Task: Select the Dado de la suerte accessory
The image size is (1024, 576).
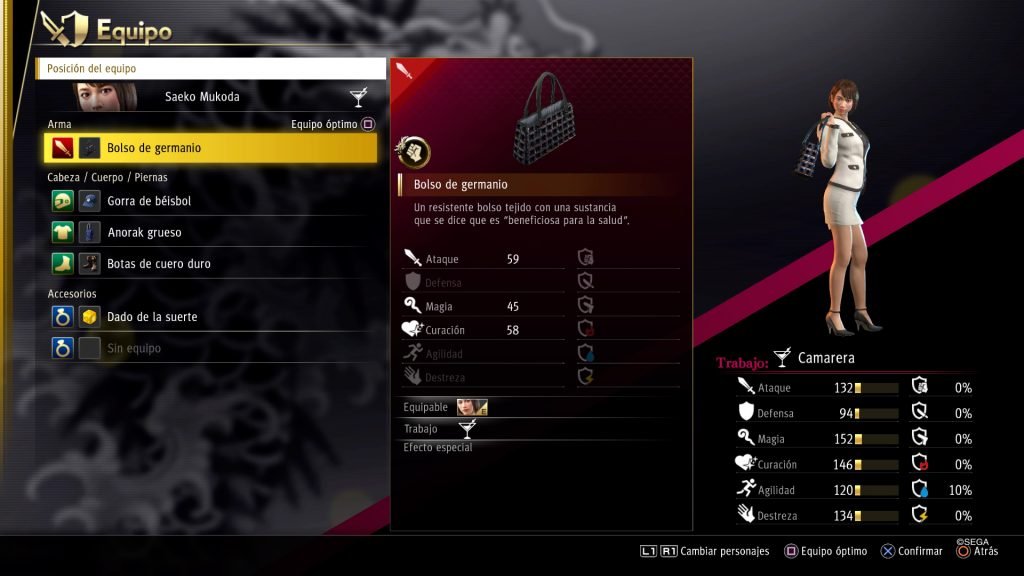Action: (211, 317)
